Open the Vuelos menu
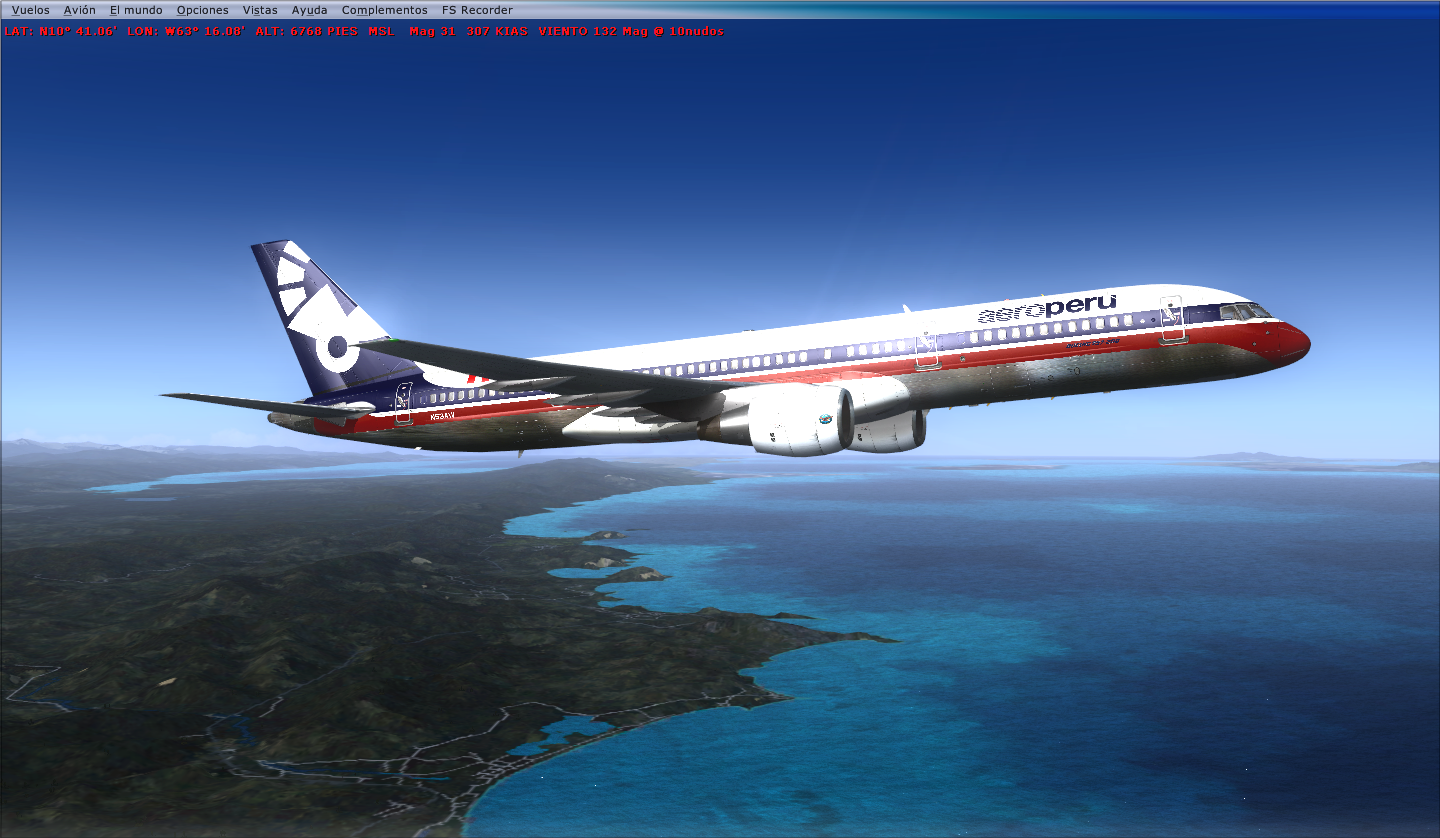The width and height of the screenshot is (1440, 838). (x=33, y=9)
